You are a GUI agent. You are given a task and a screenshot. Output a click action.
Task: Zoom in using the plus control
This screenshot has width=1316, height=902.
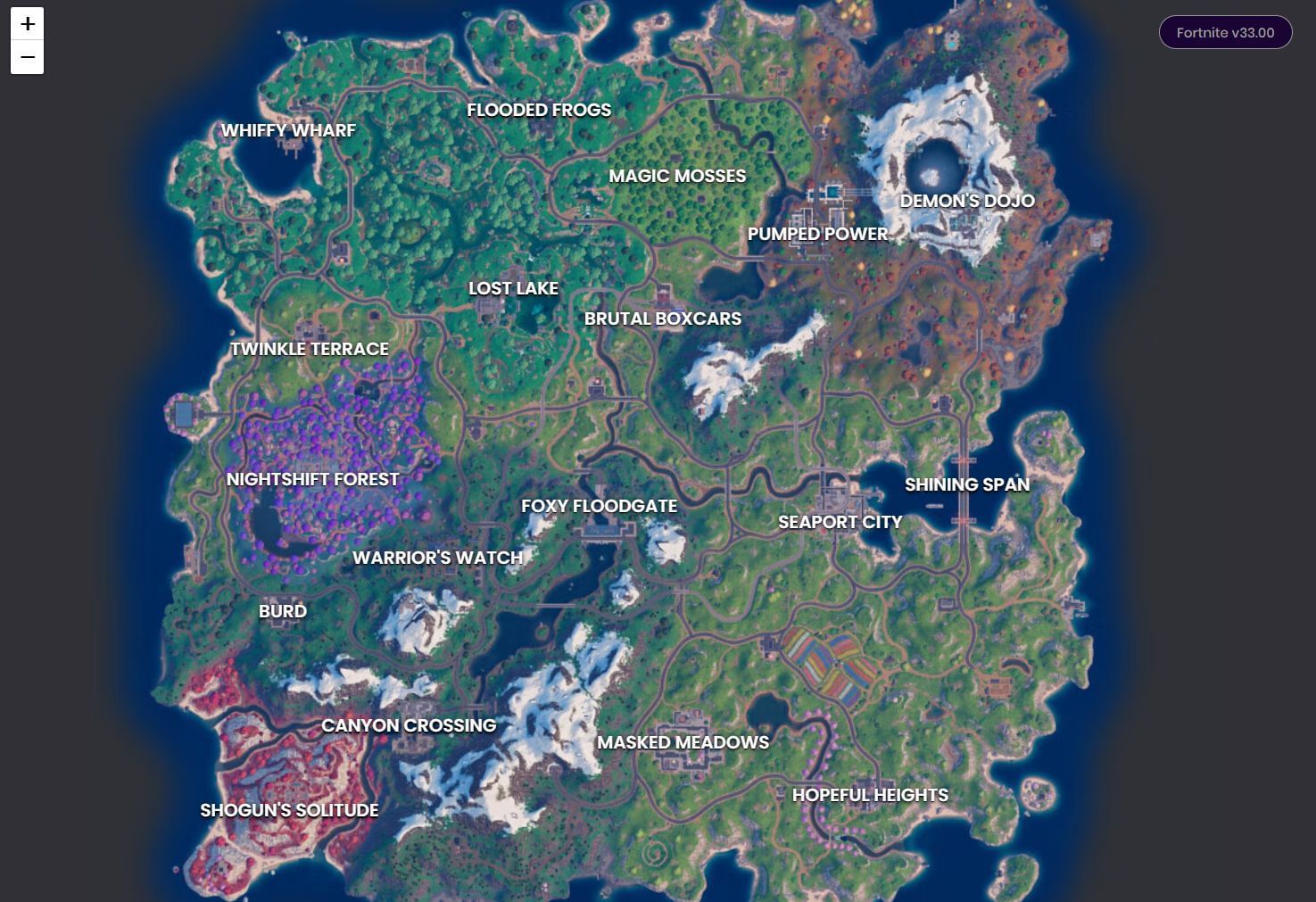tap(28, 24)
